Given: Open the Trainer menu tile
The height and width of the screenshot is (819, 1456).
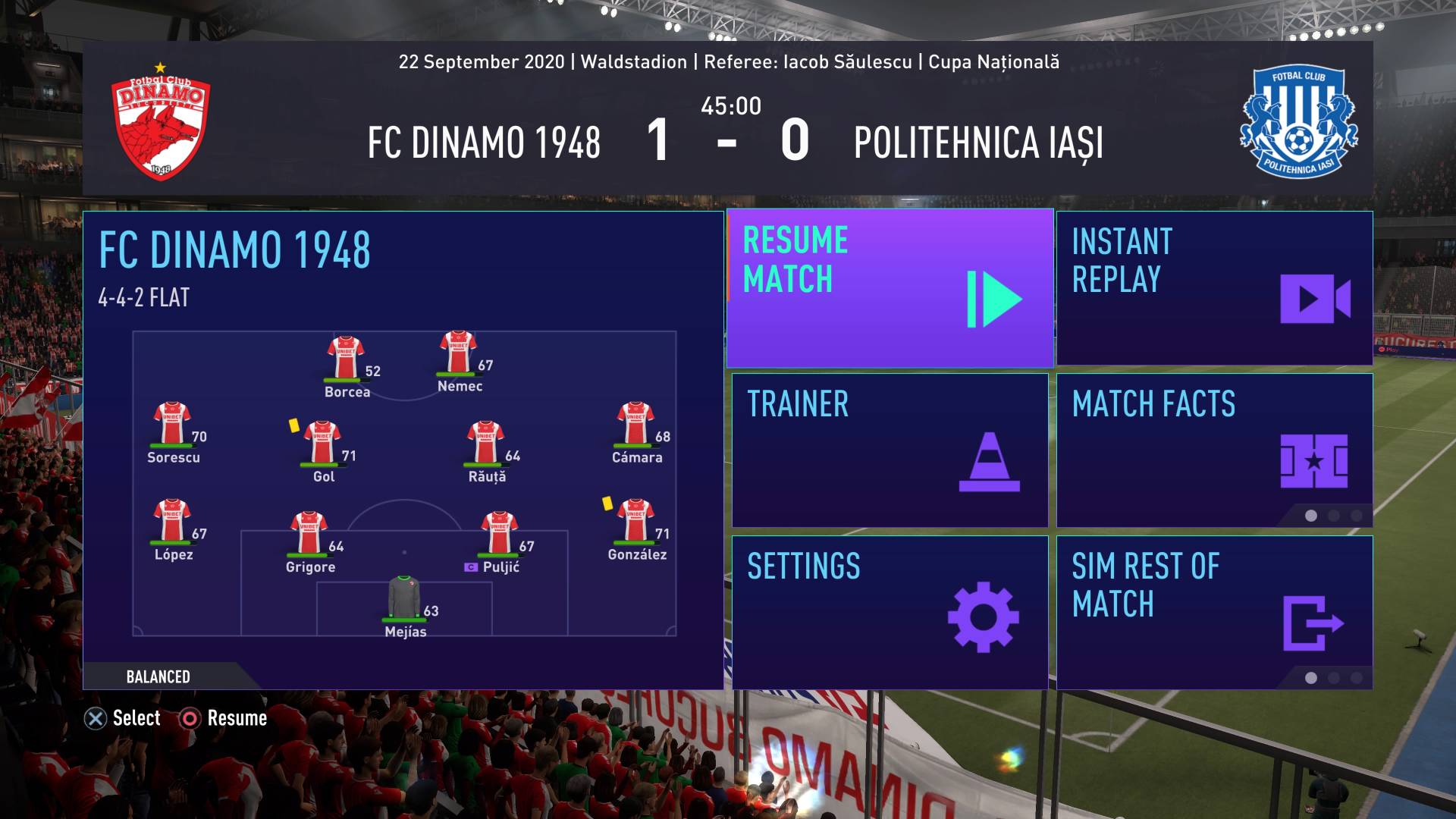Looking at the screenshot, I should tap(890, 450).
